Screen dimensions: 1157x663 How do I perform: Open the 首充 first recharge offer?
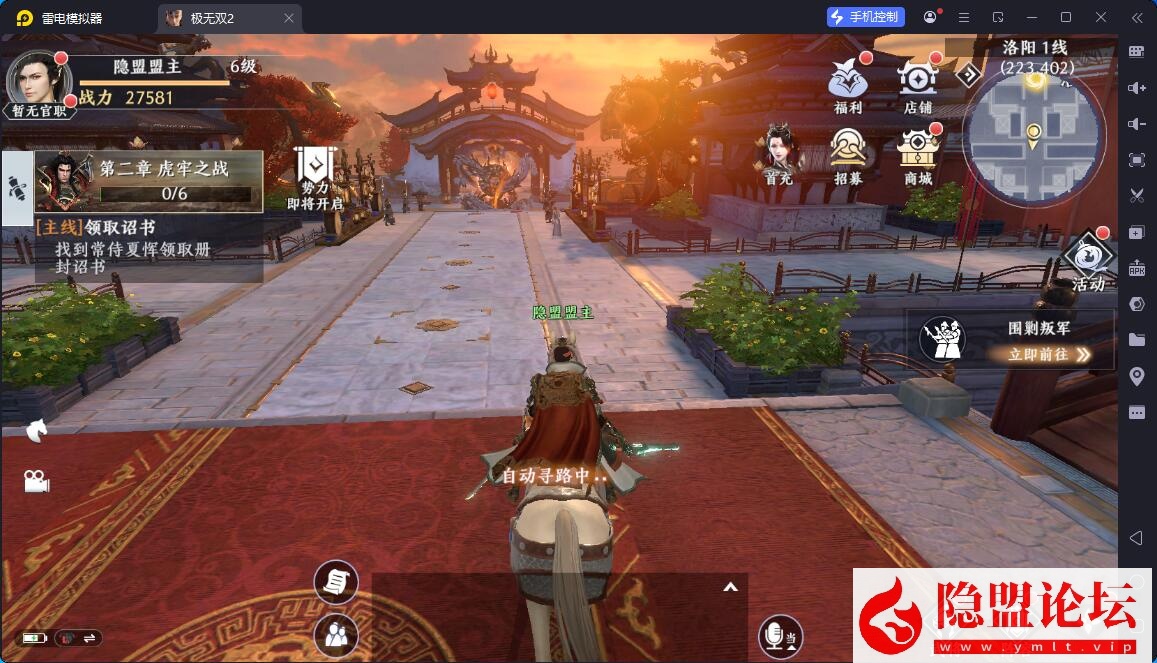(779, 152)
